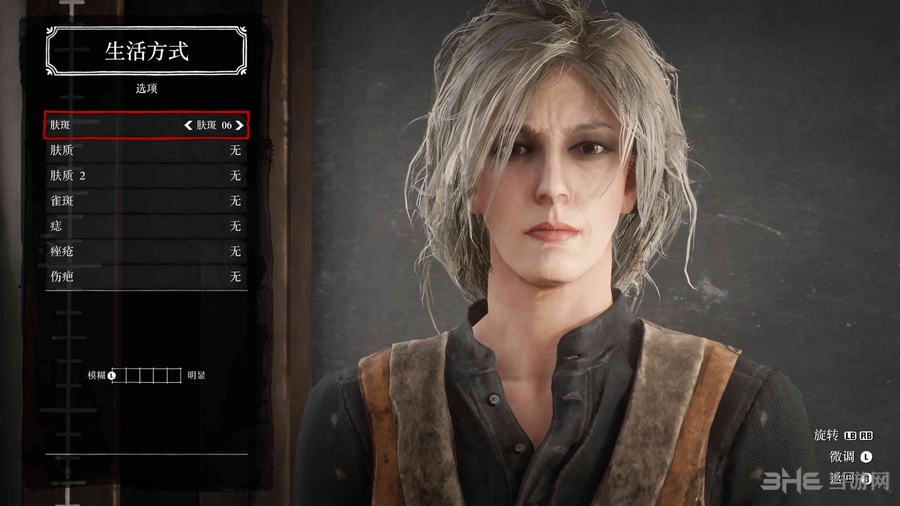Click the left arrow beside 肤斑 06

point(188,125)
